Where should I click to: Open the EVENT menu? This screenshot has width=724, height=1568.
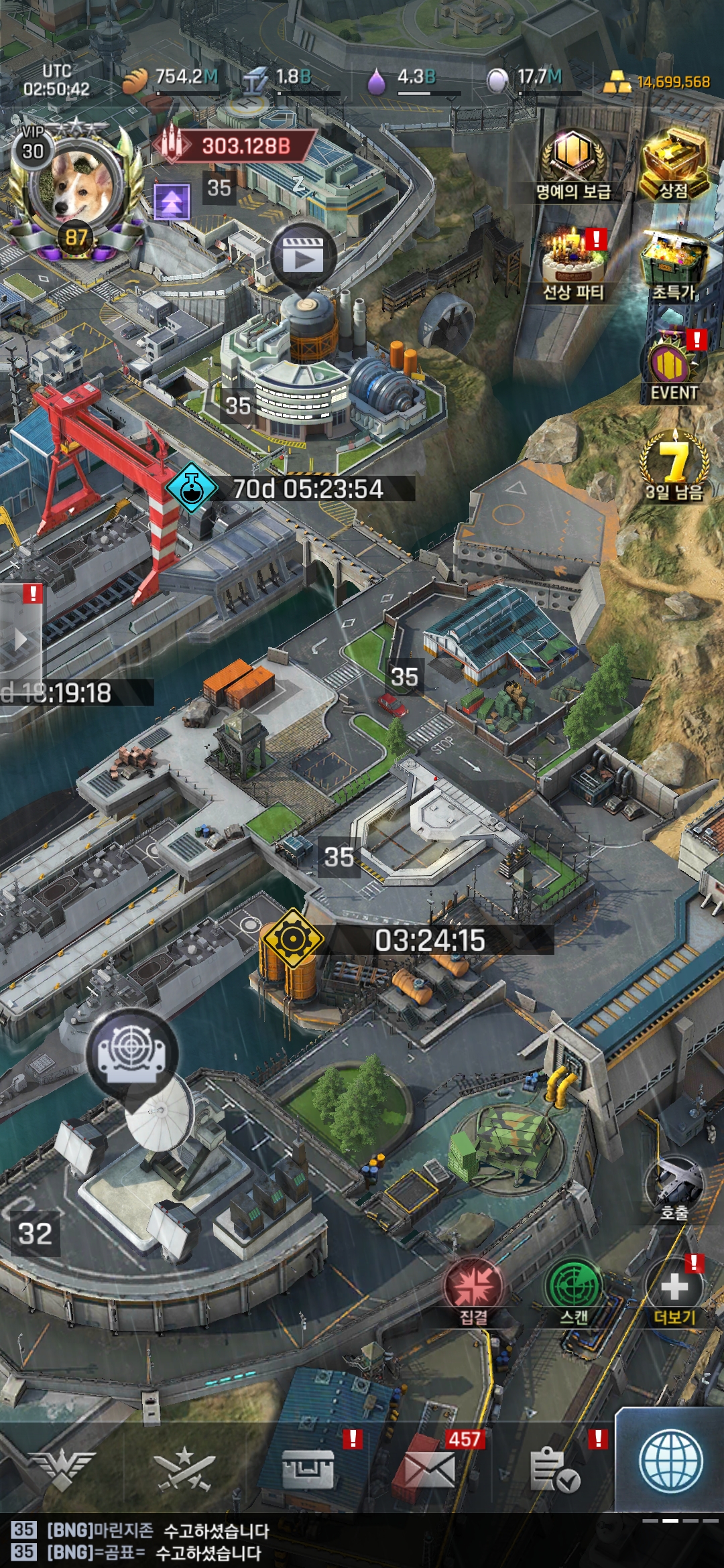674,367
